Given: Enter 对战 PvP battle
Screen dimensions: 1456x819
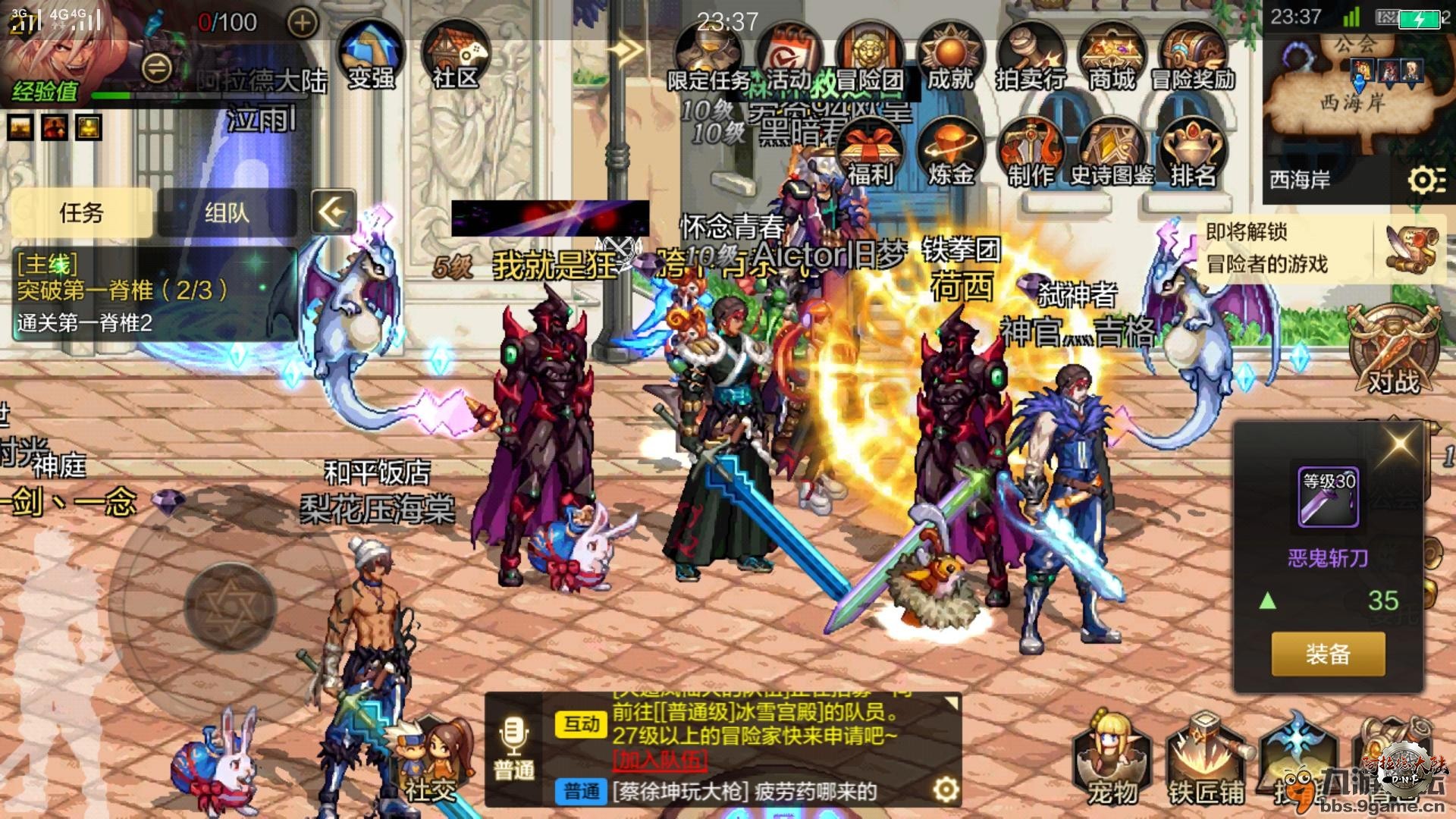Looking at the screenshot, I should 1393,350.
